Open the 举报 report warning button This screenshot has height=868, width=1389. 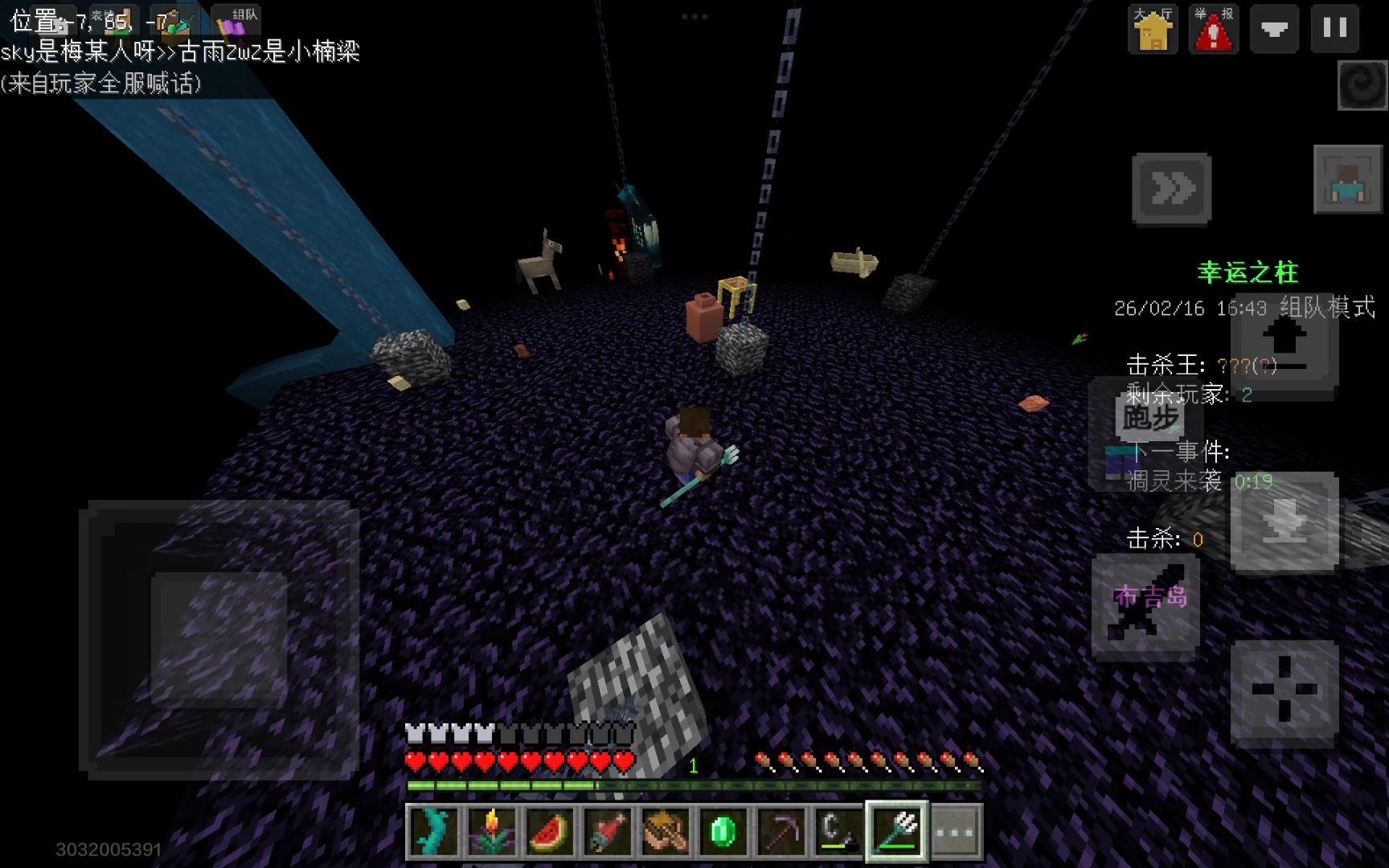(x=1214, y=29)
